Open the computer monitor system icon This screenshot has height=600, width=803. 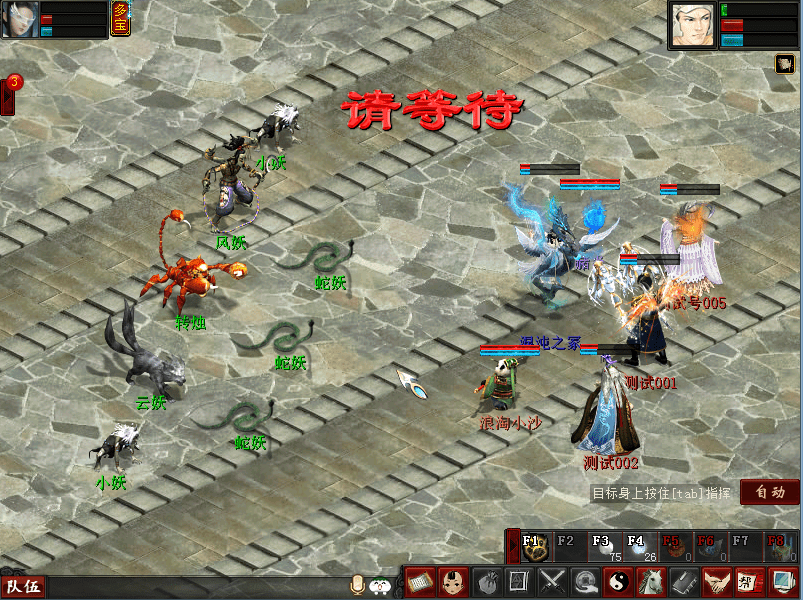(x=781, y=581)
